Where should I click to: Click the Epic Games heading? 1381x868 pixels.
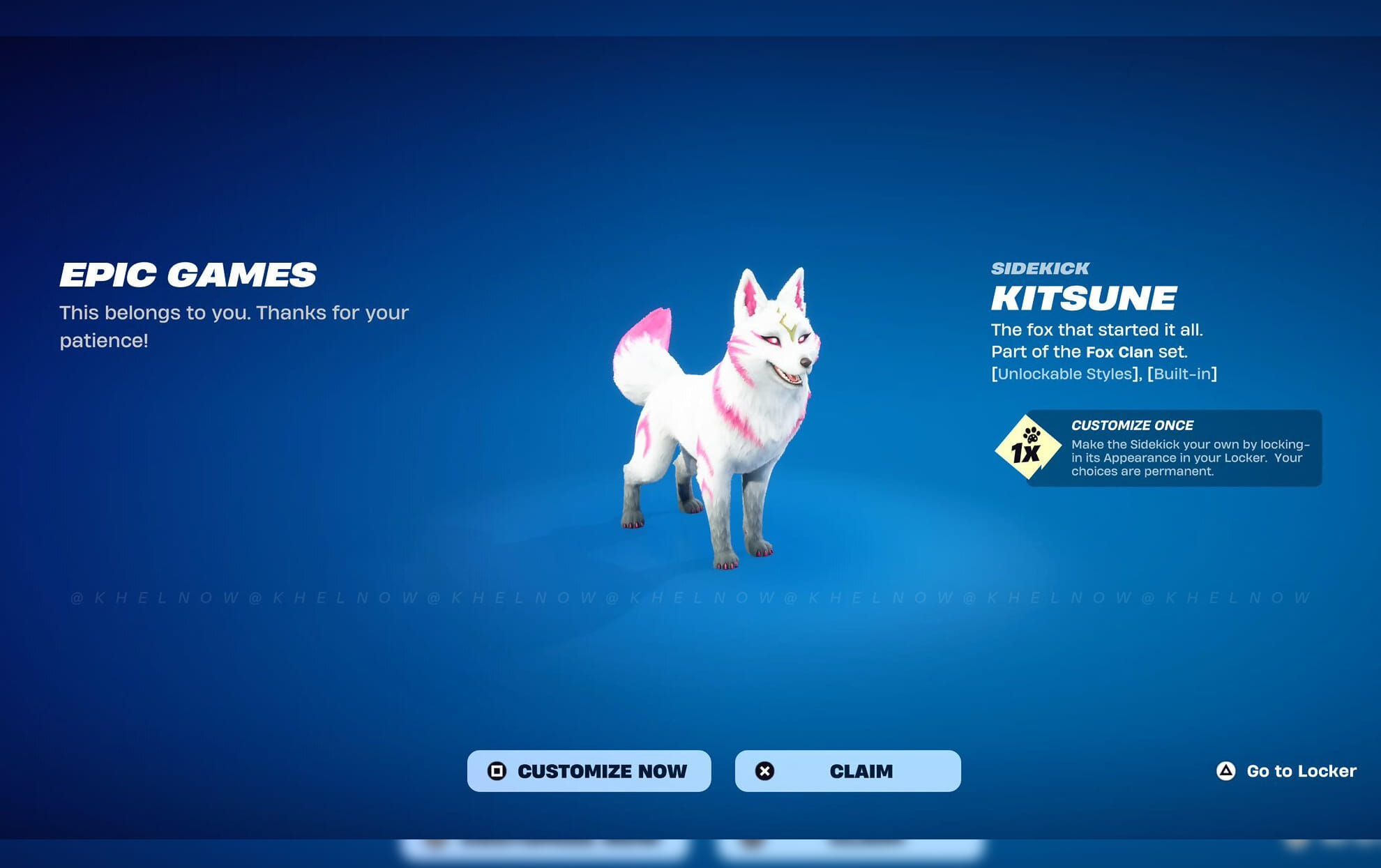tap(188, 276)
